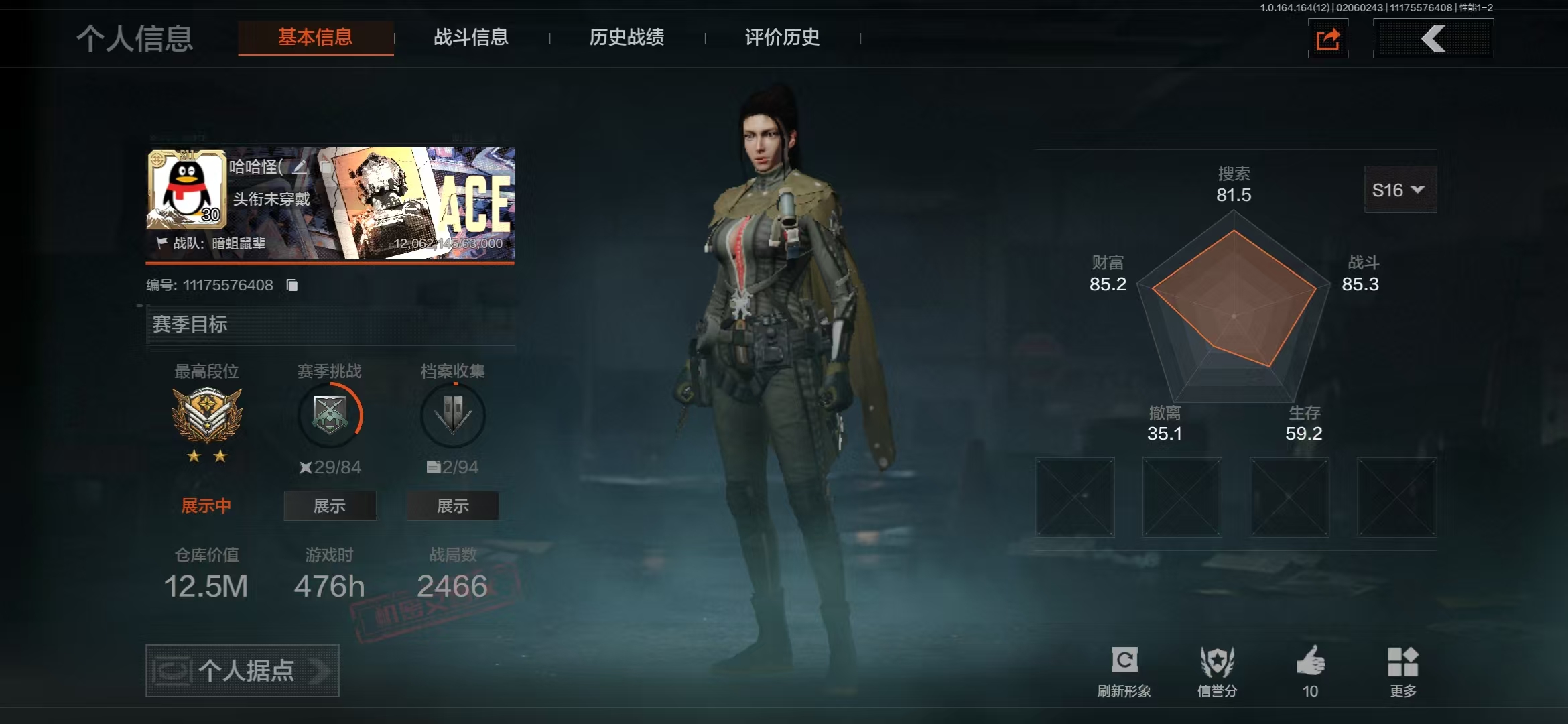This screenshot has height=724, width=1568.
Task: View the 评价历史 tab
Action: pyautogui.click(x=782, y=38)
